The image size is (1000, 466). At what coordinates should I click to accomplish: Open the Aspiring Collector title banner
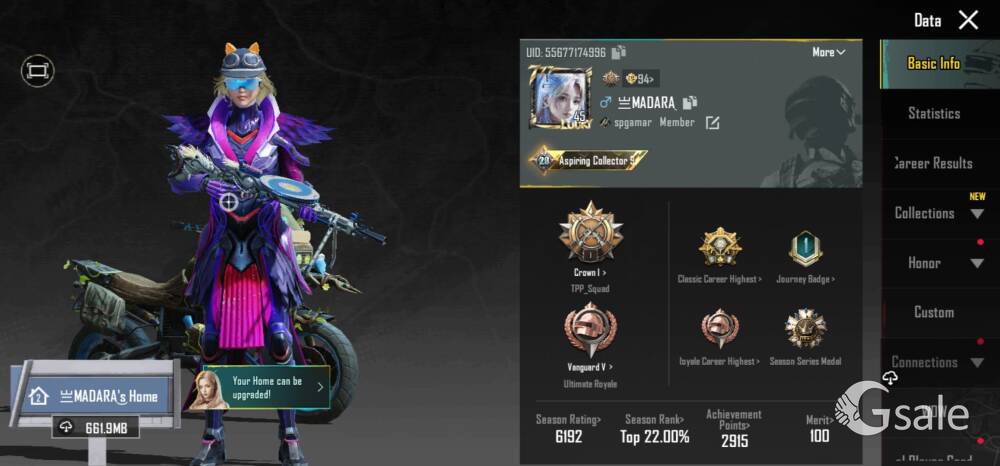pyautogui.click(x=588, y=160)
